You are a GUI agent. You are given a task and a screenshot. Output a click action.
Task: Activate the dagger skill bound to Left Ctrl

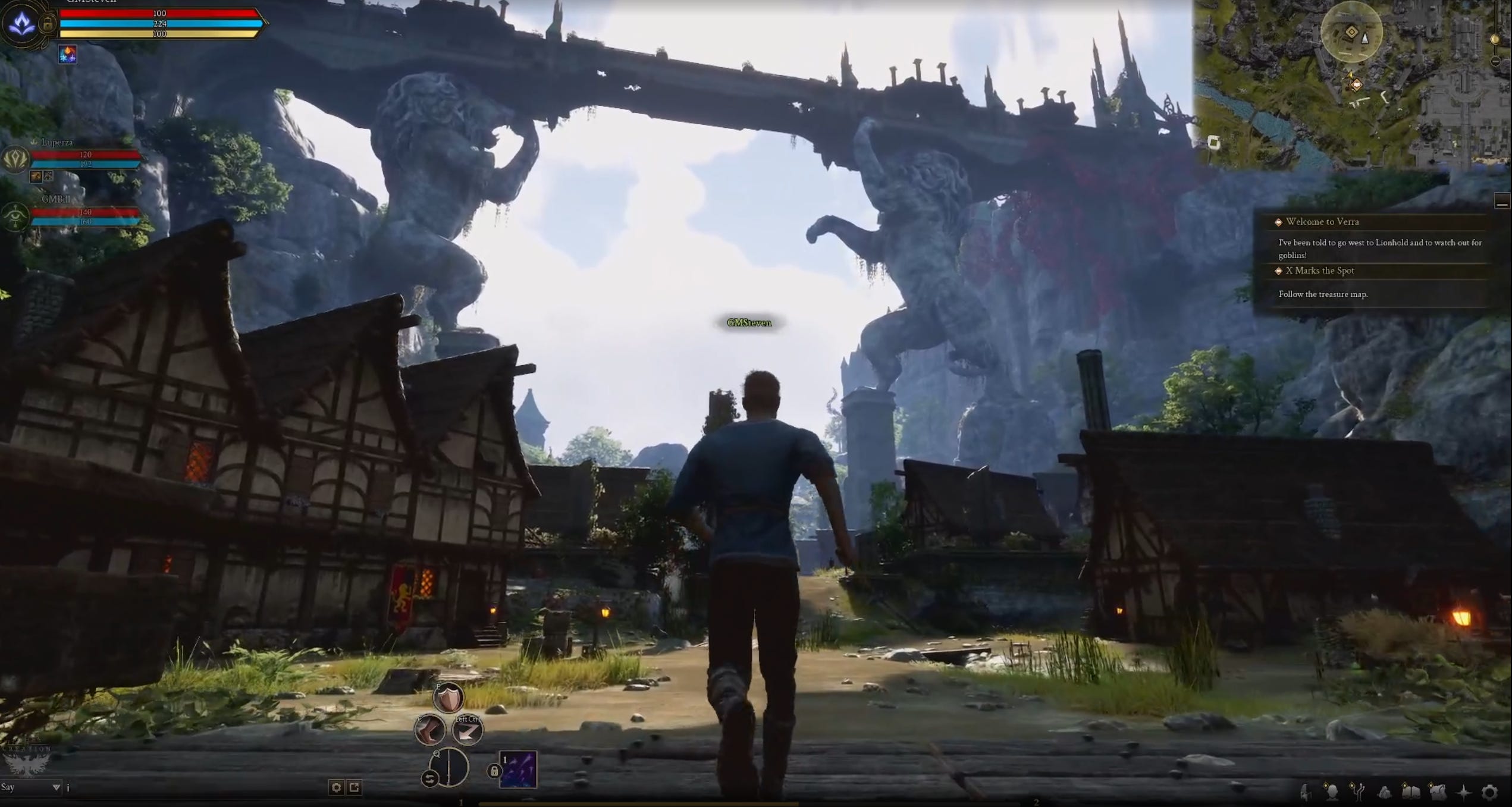tap(467, 731)
